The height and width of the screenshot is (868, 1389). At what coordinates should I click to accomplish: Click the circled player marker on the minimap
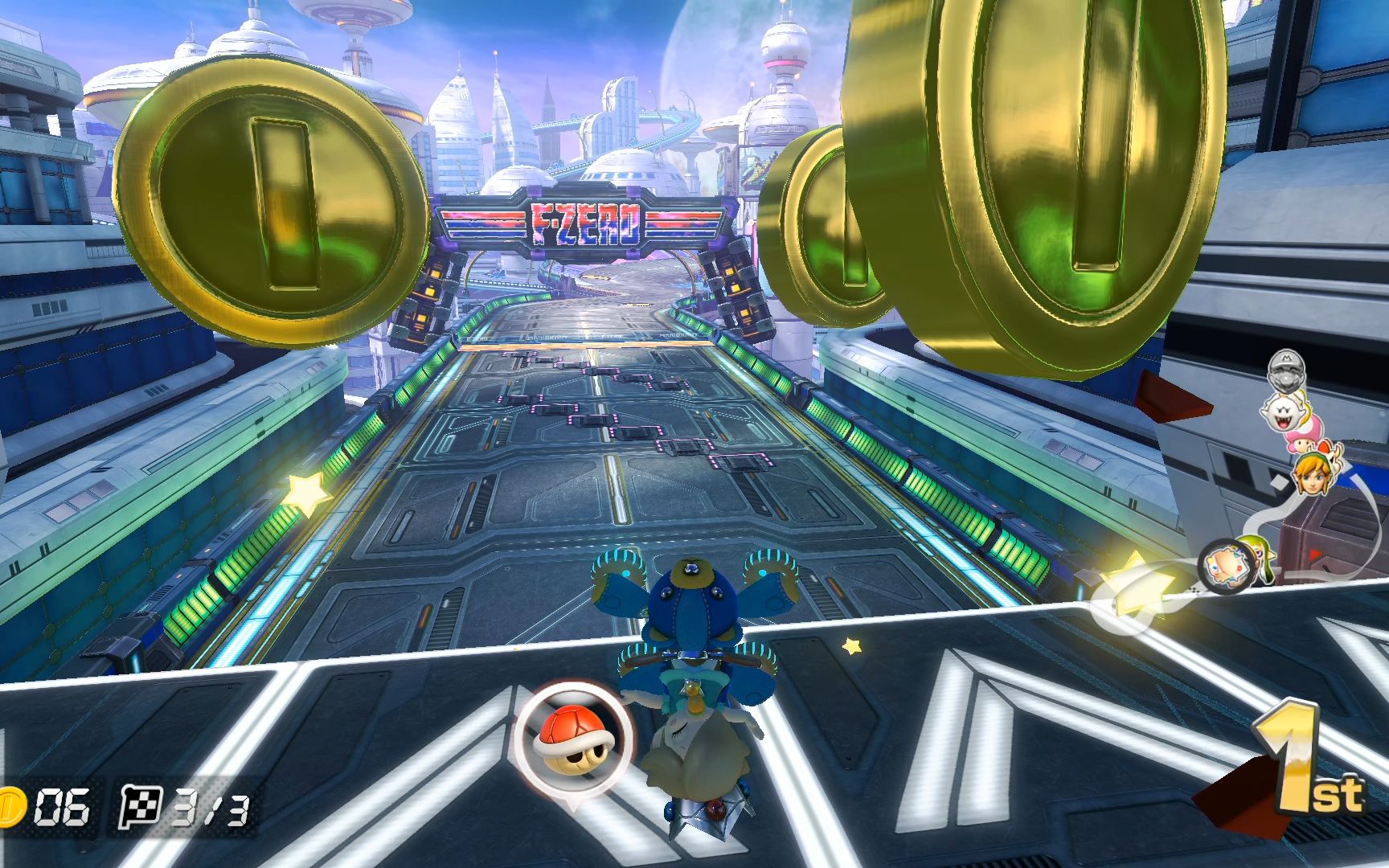tap(1226, 566)
